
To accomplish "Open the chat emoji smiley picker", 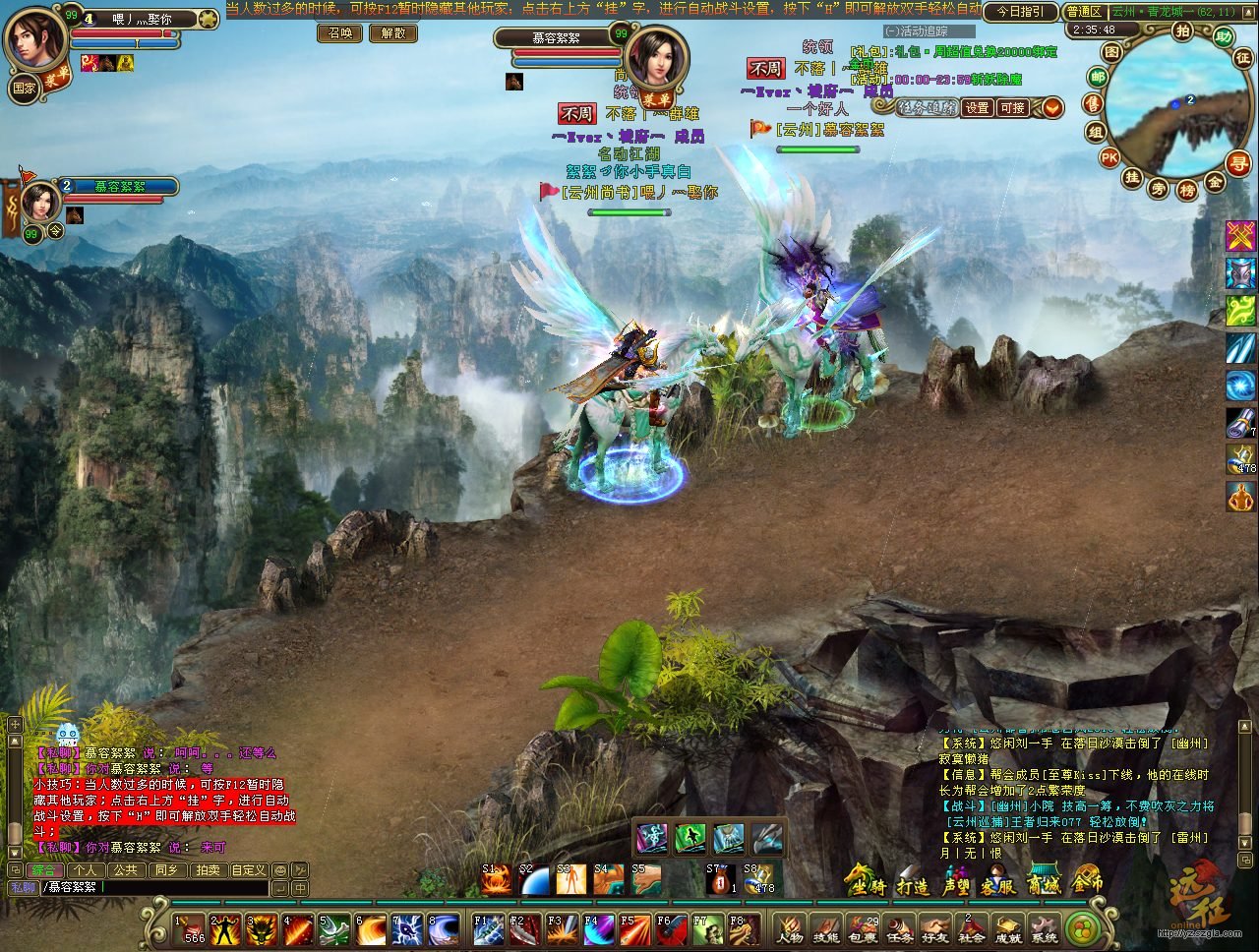I will pos(280,870).
